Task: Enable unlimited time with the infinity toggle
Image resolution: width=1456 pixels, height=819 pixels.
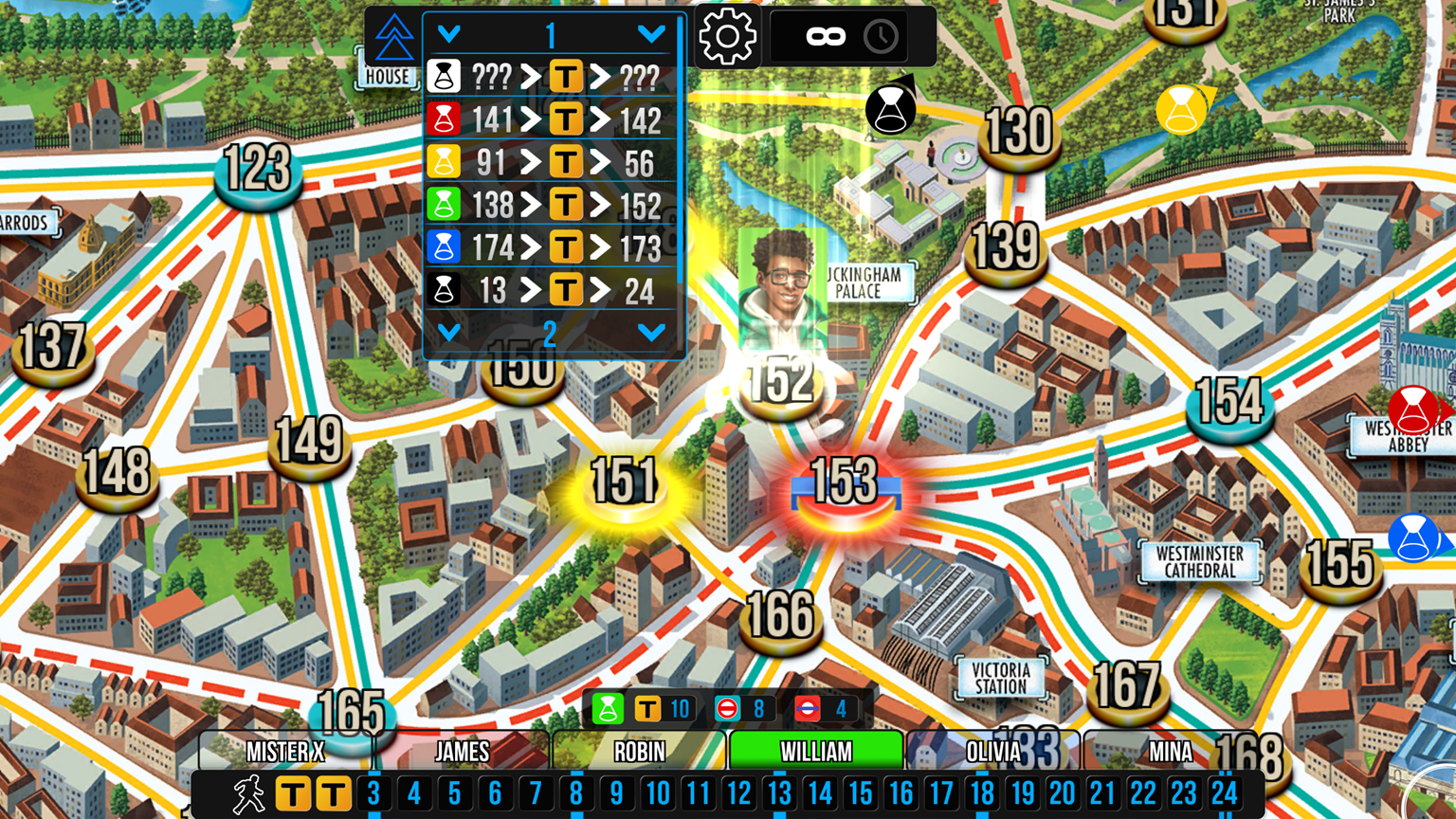Action: coord(824,37)
